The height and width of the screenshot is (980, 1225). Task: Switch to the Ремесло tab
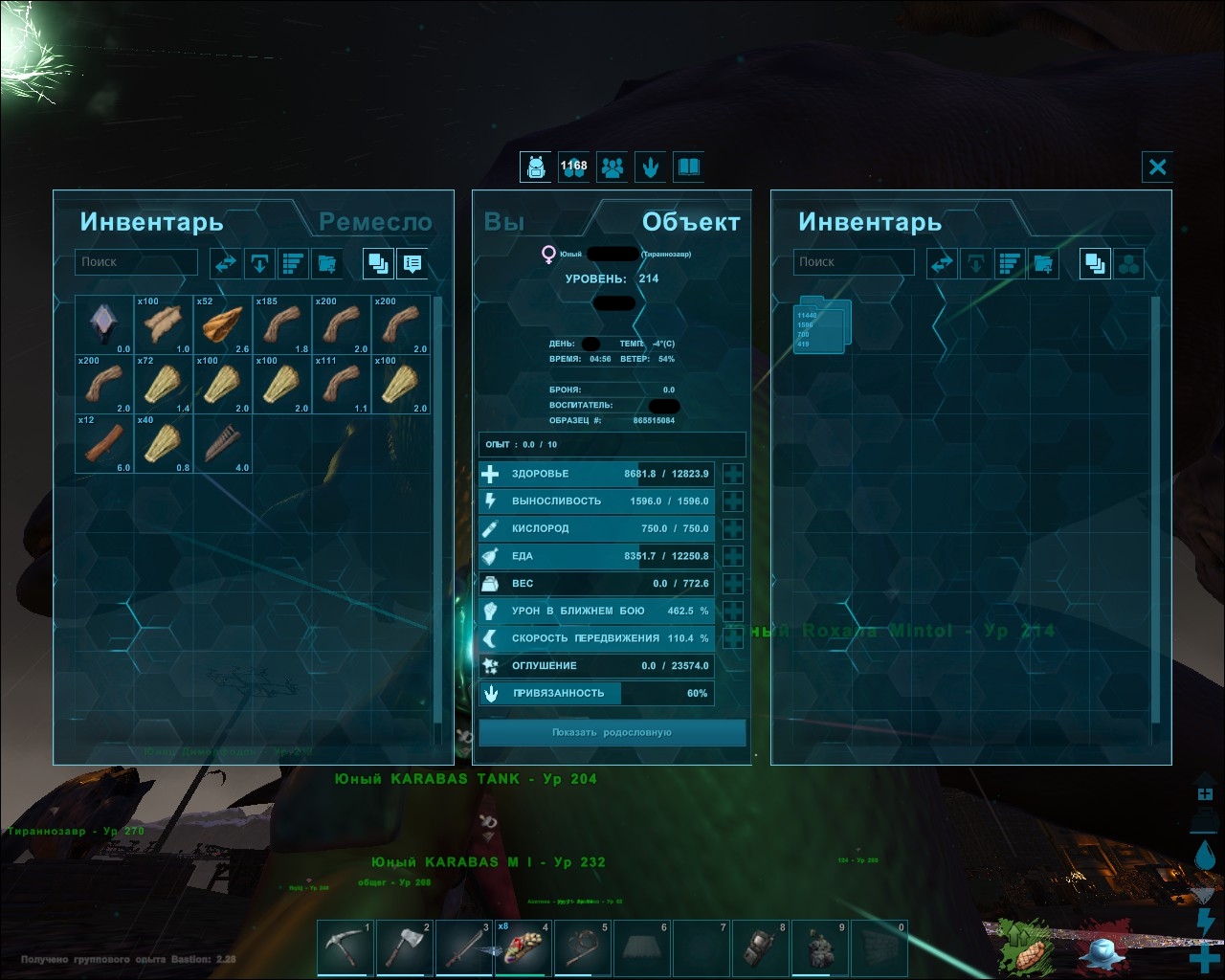coord(376,222)
